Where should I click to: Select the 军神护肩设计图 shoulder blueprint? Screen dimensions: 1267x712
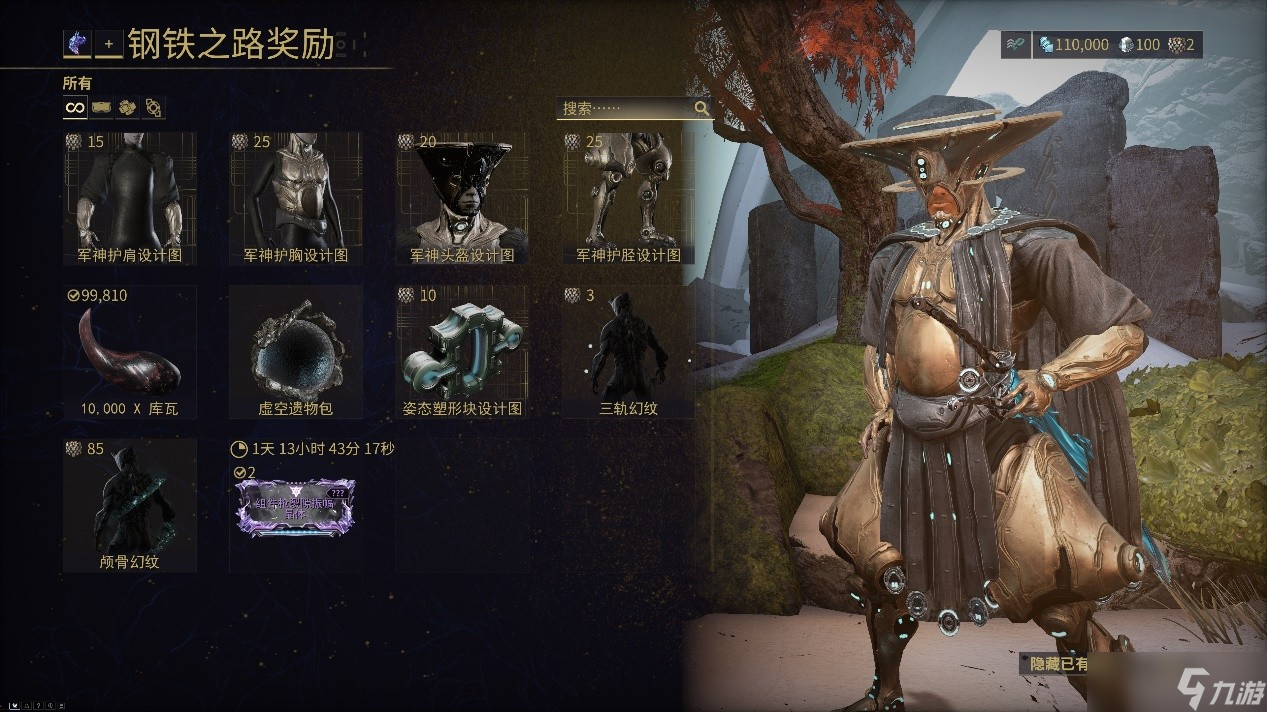click(129, 198)
